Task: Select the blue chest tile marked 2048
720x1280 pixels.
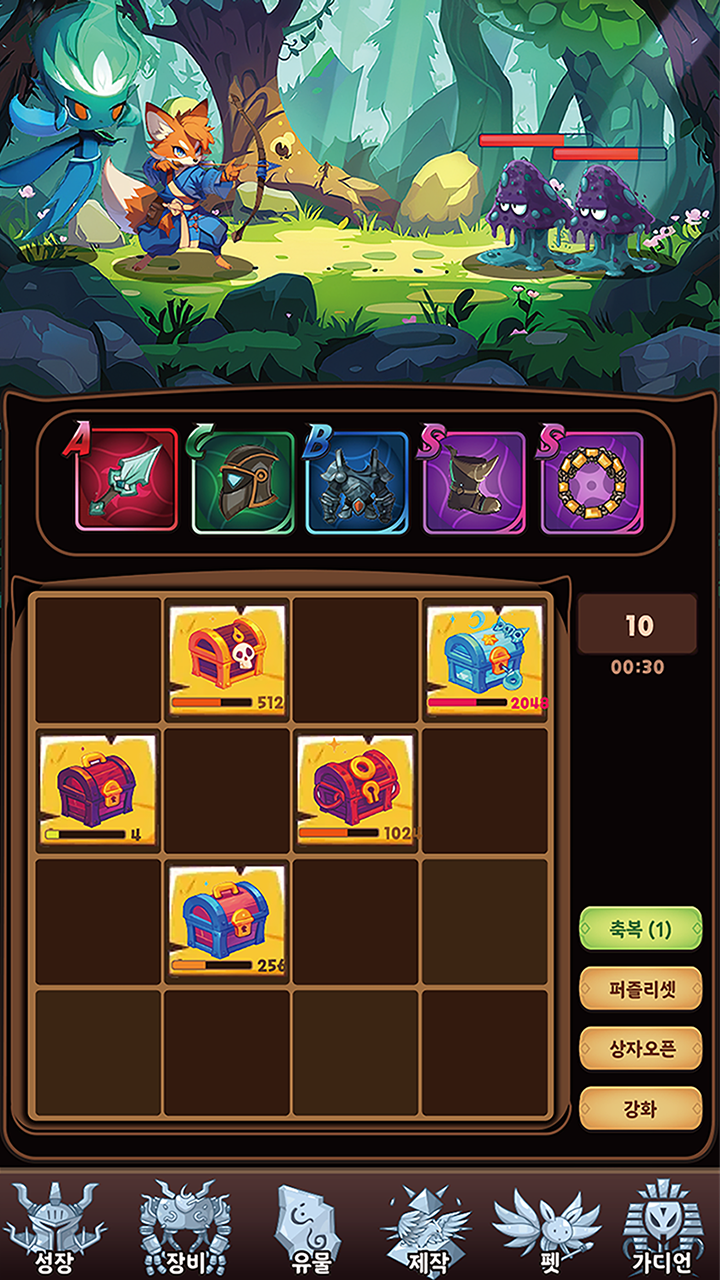Action: [485, 659]
